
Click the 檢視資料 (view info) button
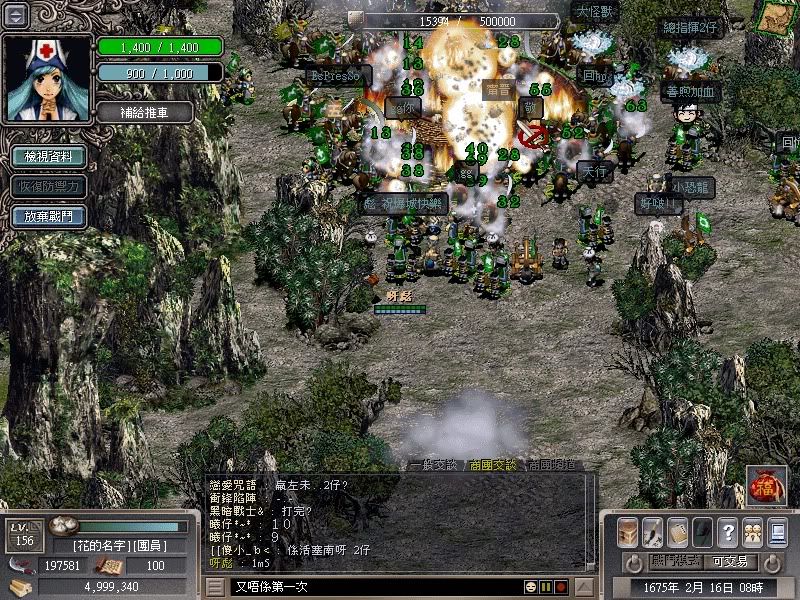(48, 157)
